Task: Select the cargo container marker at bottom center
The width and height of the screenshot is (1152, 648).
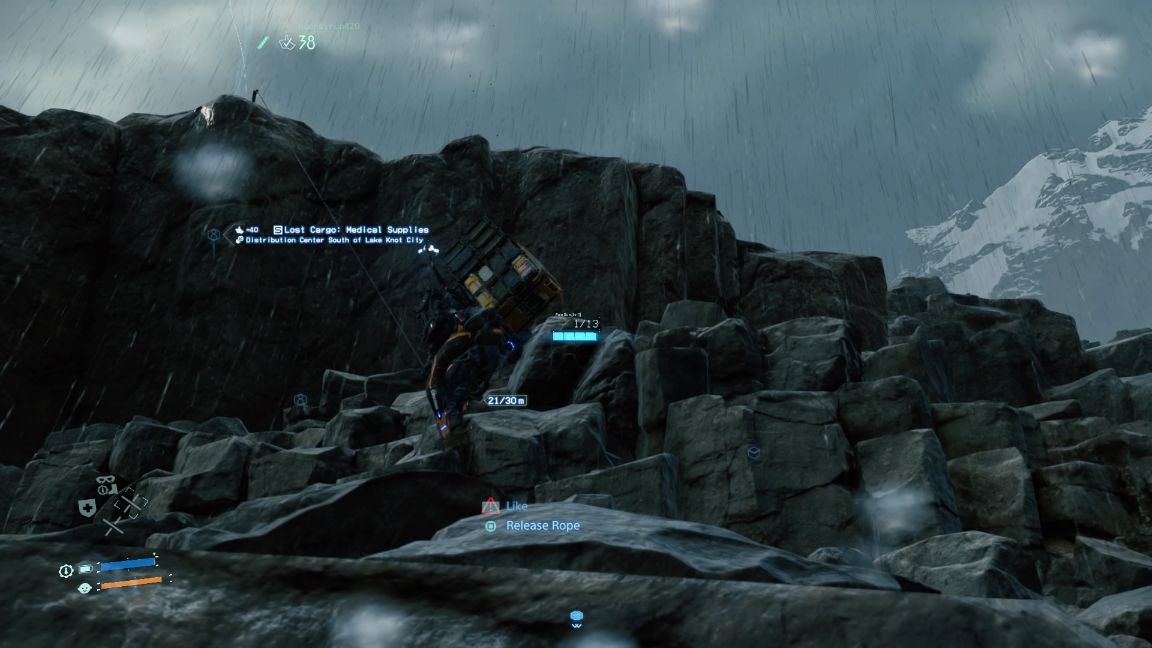Action: [x=576, y=617]
